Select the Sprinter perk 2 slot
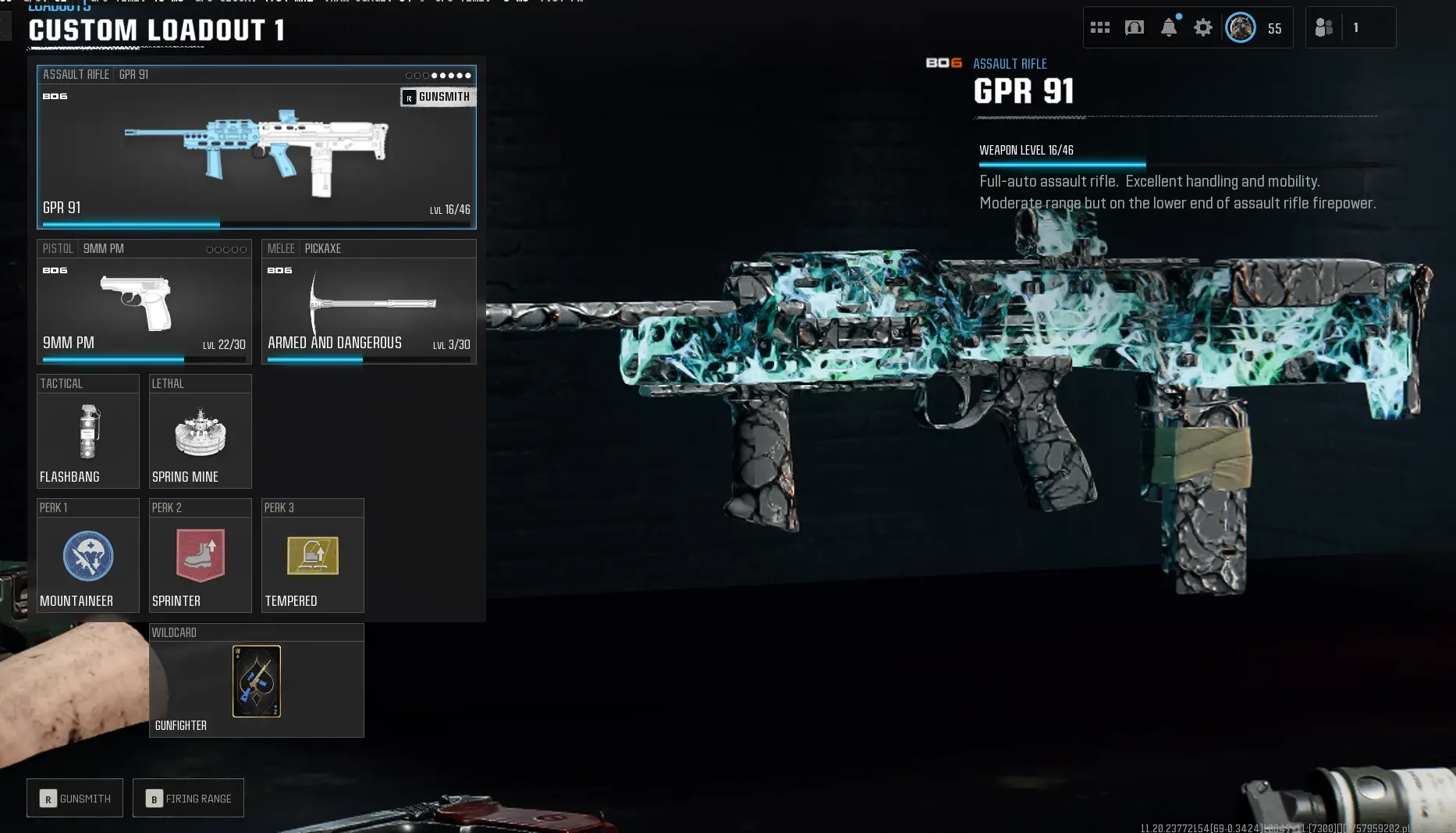Image resolution: width=1456 pixels, height=833 pixels. pyautogui.click(x=201, y=556)
